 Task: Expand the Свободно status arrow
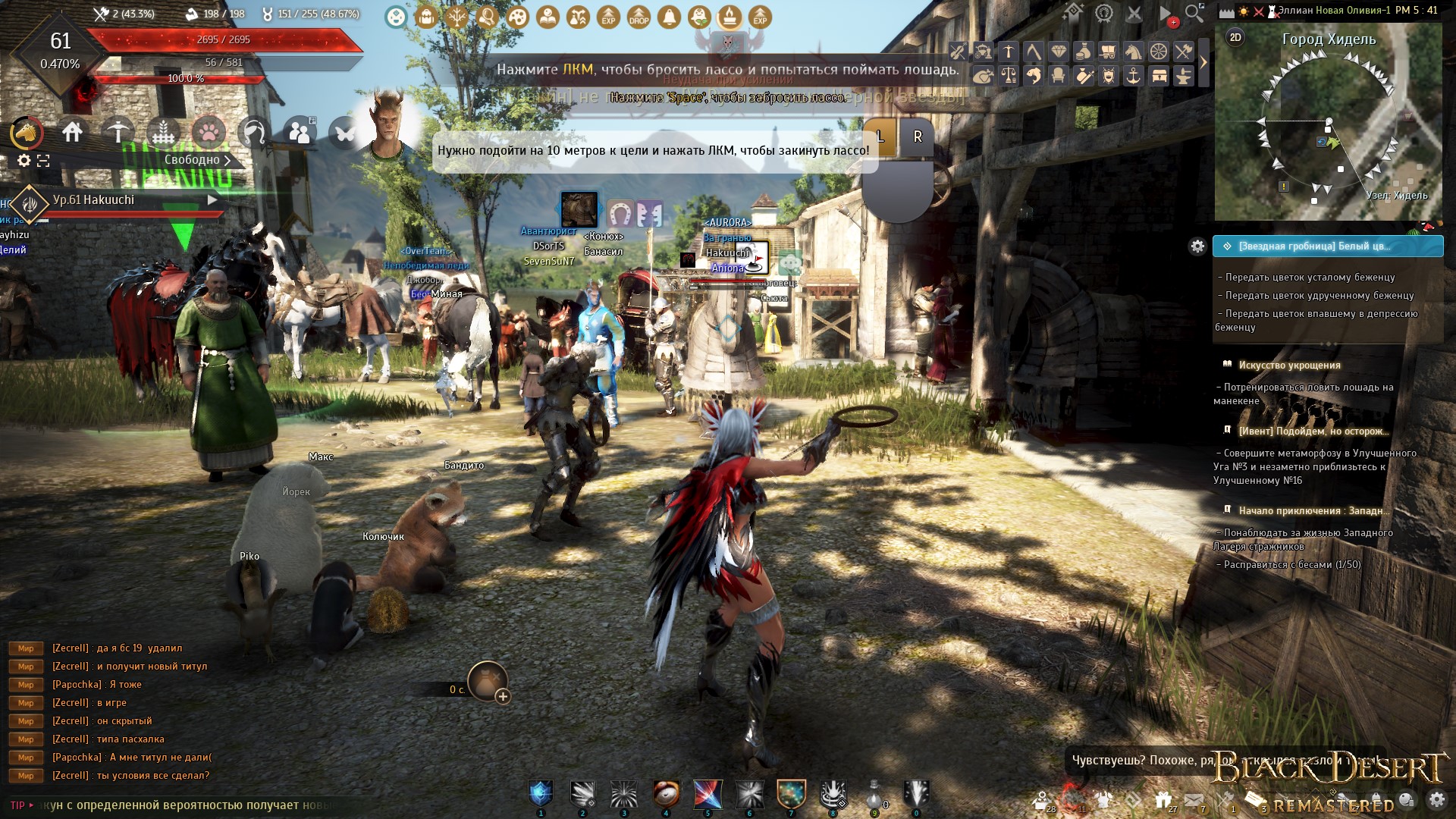coord(227,160)
